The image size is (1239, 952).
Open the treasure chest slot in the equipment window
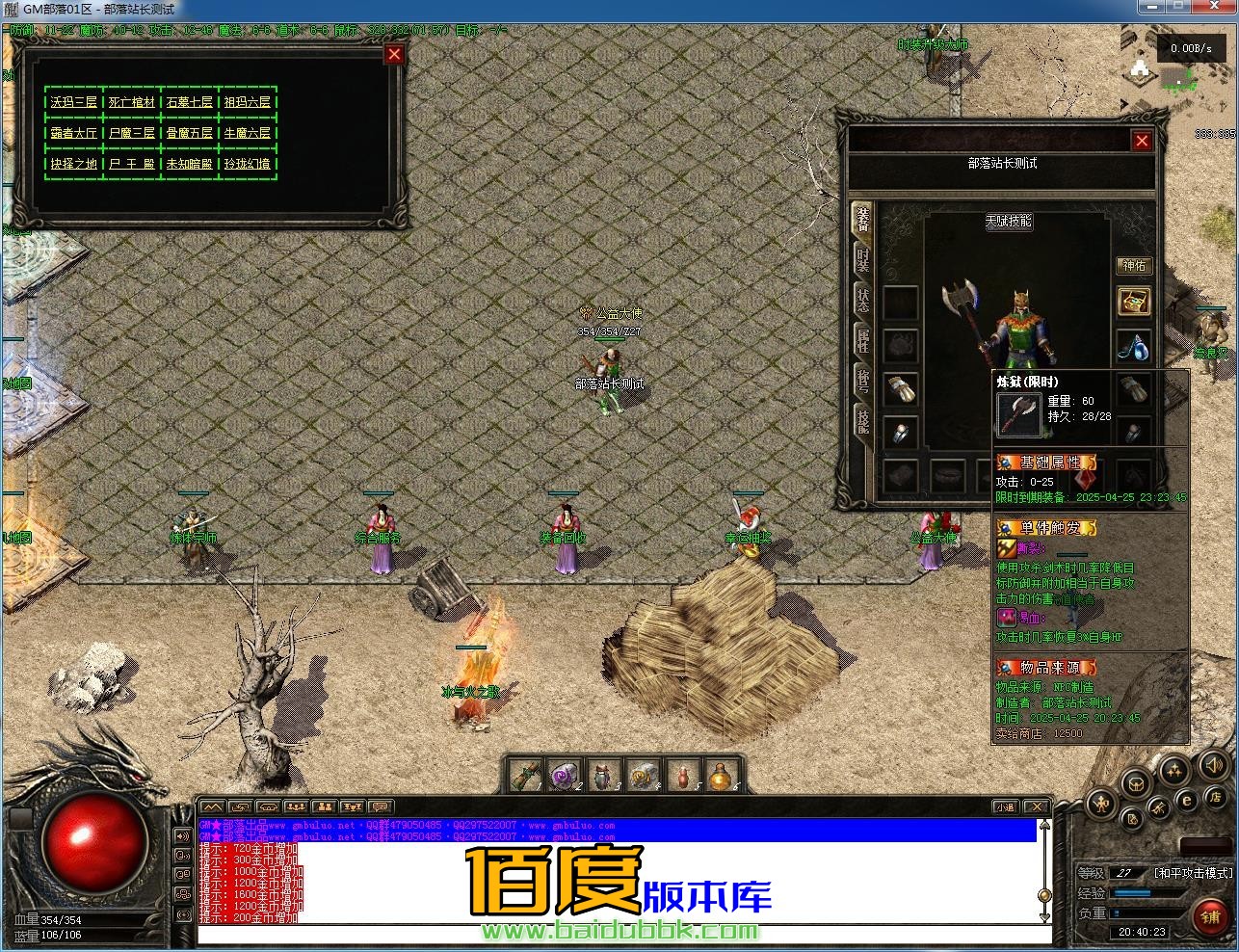[1135, 302]
